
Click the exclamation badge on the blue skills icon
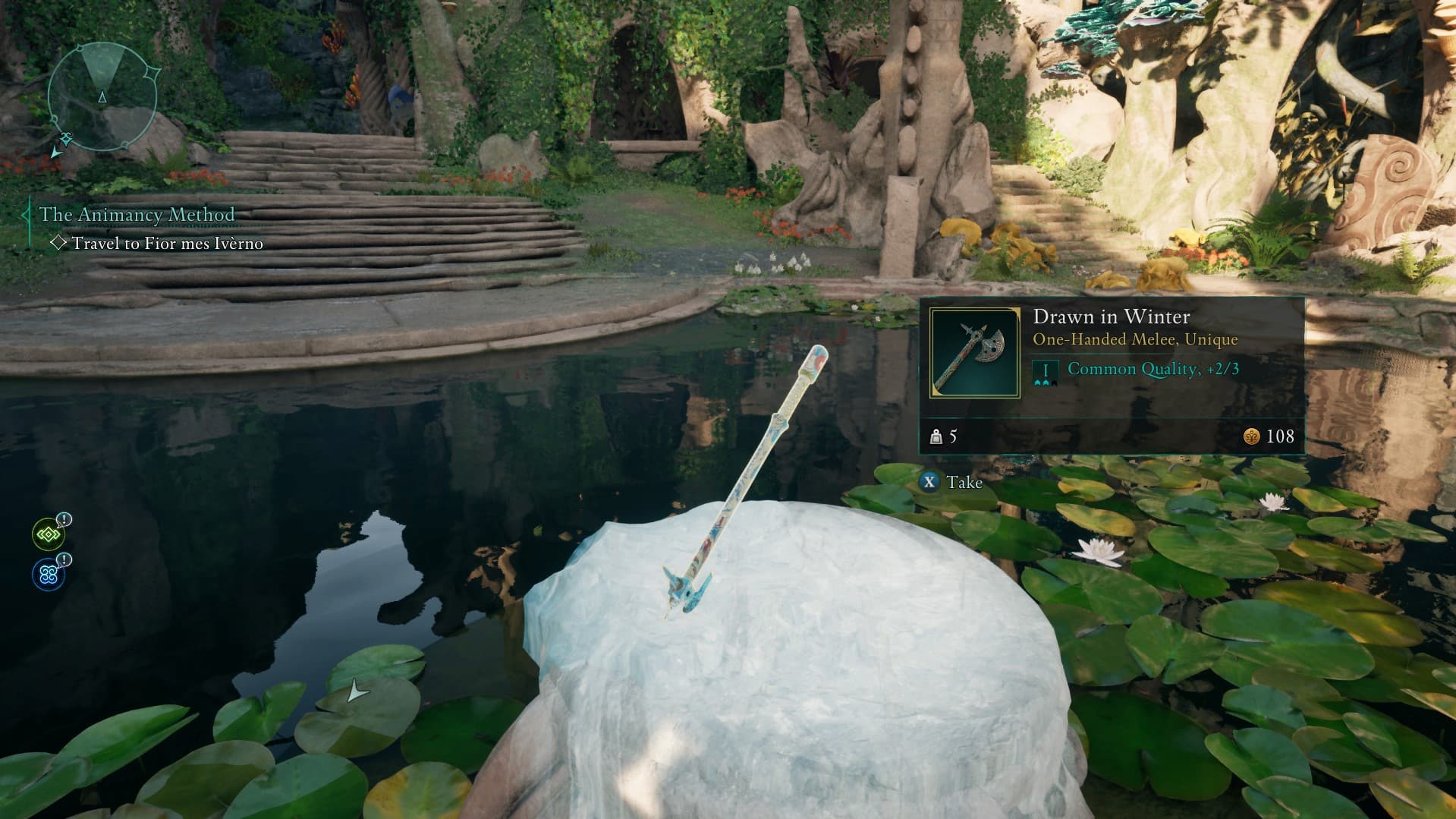64,559
